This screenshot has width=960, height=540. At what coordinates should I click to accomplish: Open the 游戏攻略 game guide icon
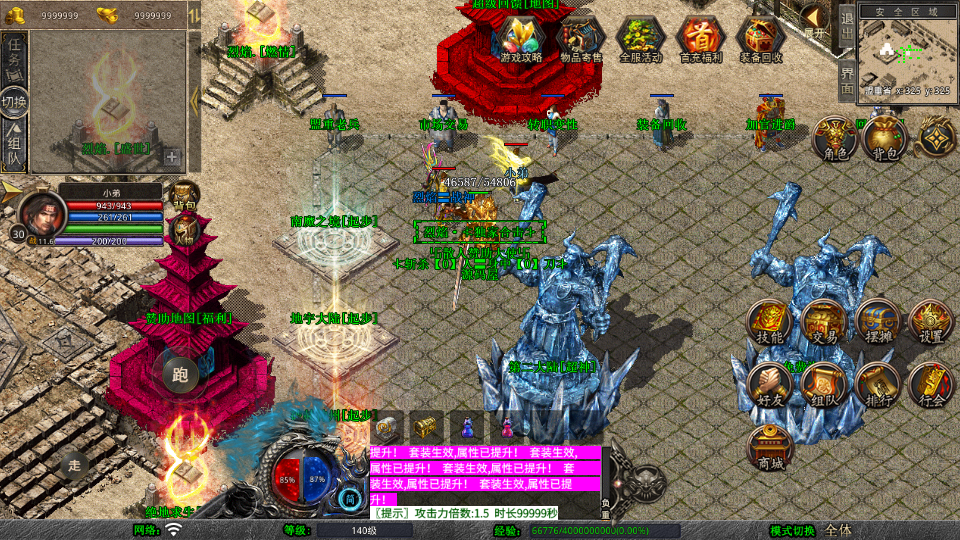point(521,39)
